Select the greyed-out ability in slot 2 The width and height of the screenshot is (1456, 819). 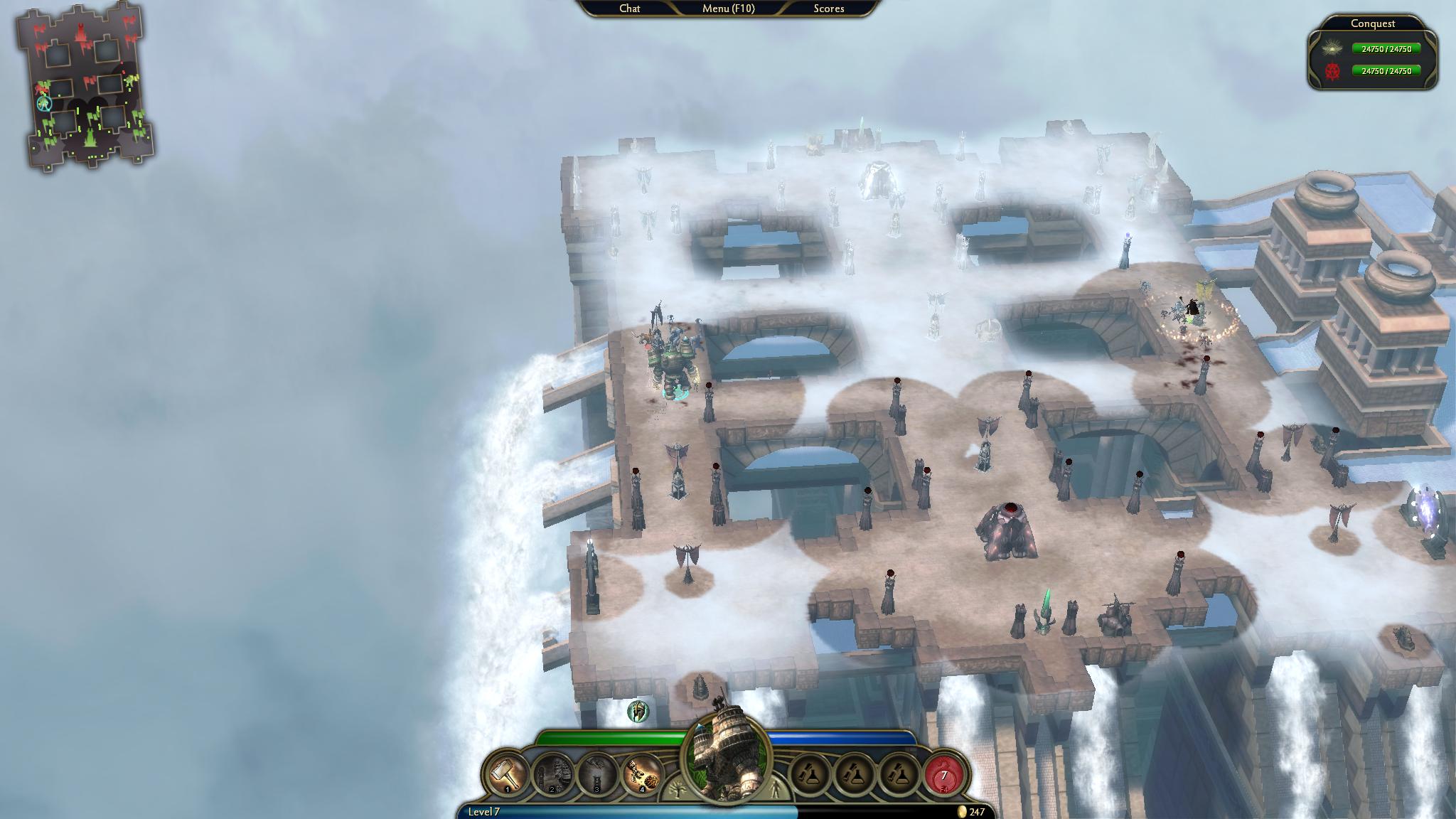pyautogui.click(x=552, y=774)
